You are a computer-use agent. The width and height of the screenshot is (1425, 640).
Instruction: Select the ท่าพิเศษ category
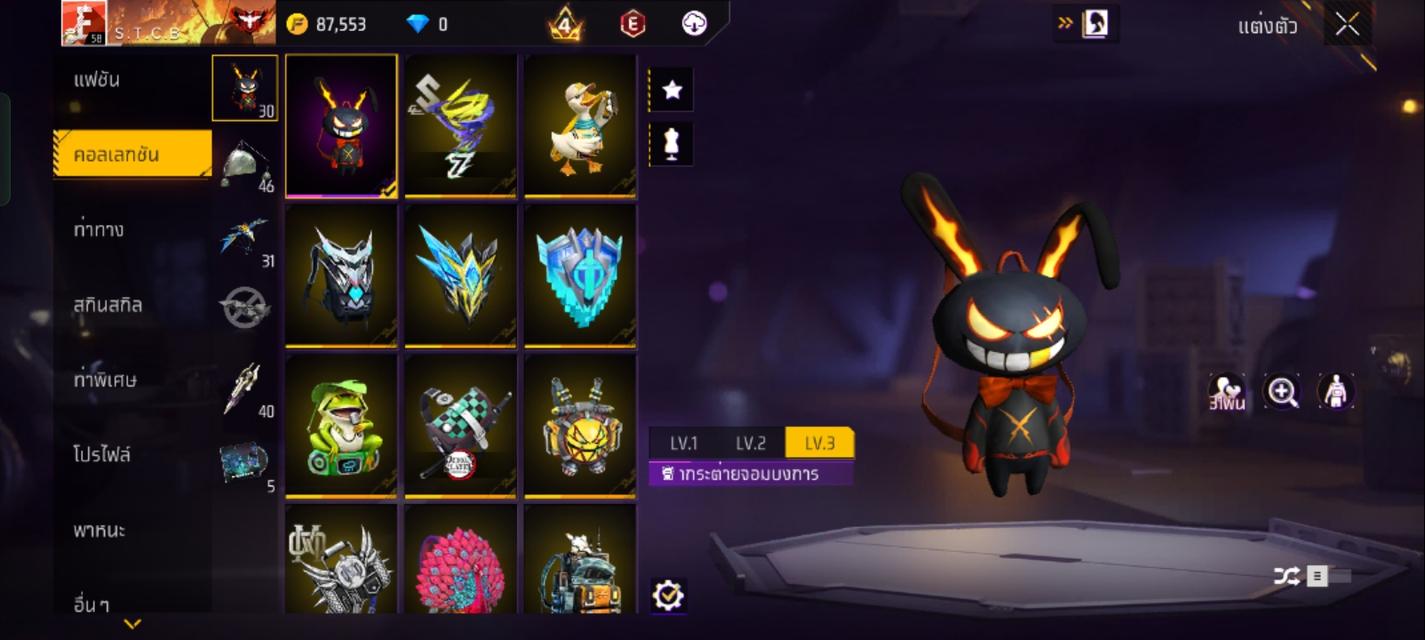point(105,380)
